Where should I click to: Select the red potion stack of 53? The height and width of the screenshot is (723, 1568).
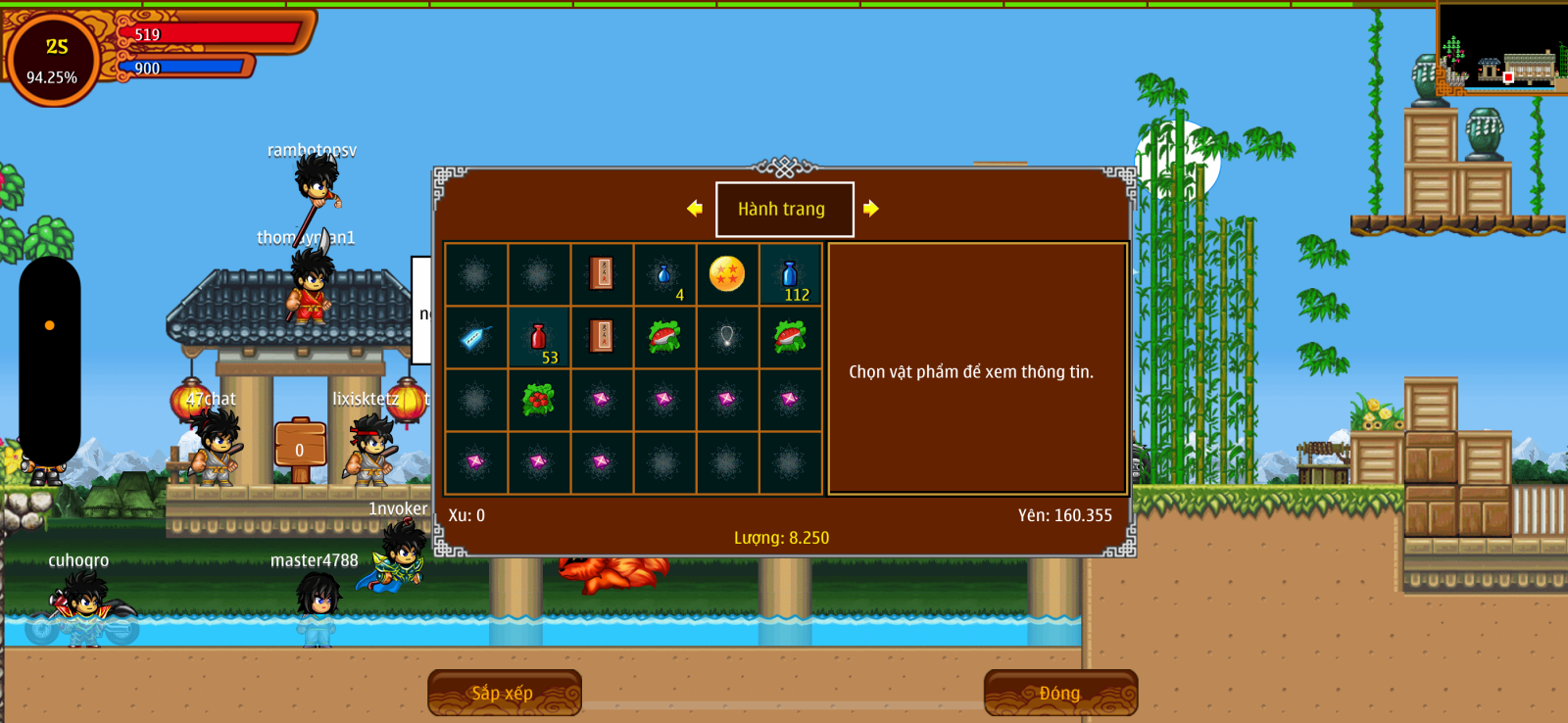(539, 338)
